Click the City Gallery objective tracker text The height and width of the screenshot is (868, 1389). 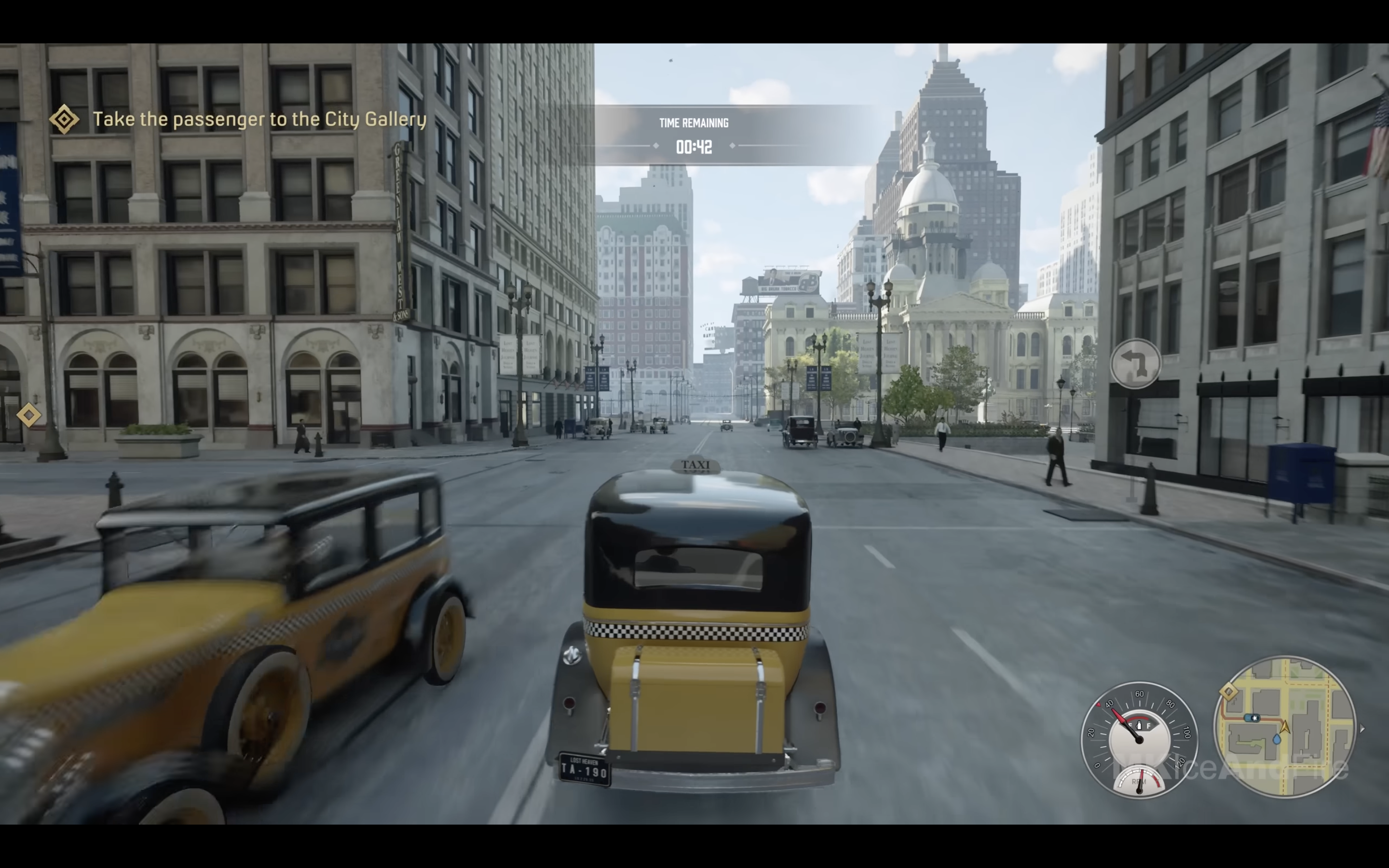coord(259,120)
